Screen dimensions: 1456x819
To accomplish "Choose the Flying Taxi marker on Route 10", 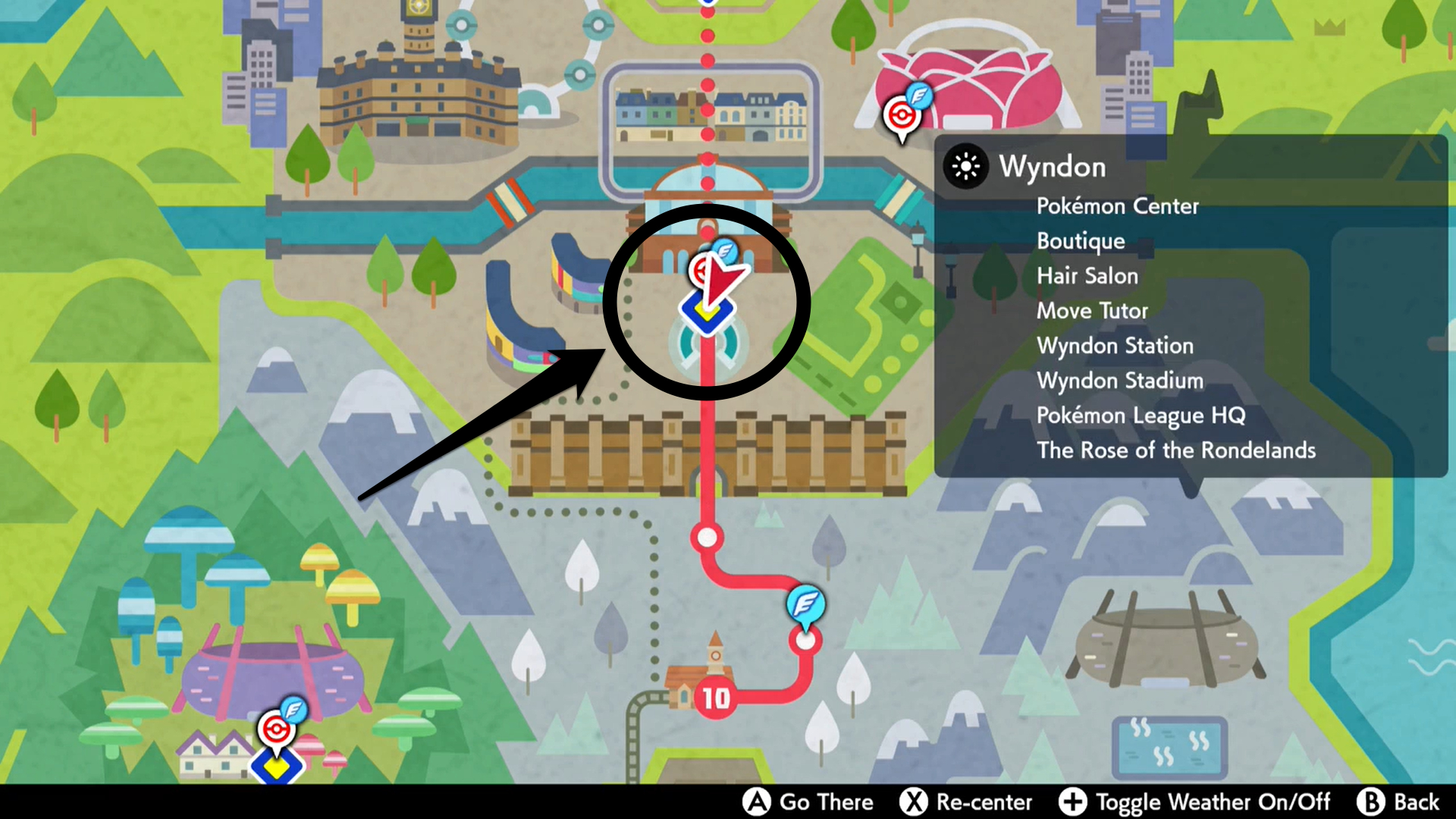I will [x=805, y=604].
